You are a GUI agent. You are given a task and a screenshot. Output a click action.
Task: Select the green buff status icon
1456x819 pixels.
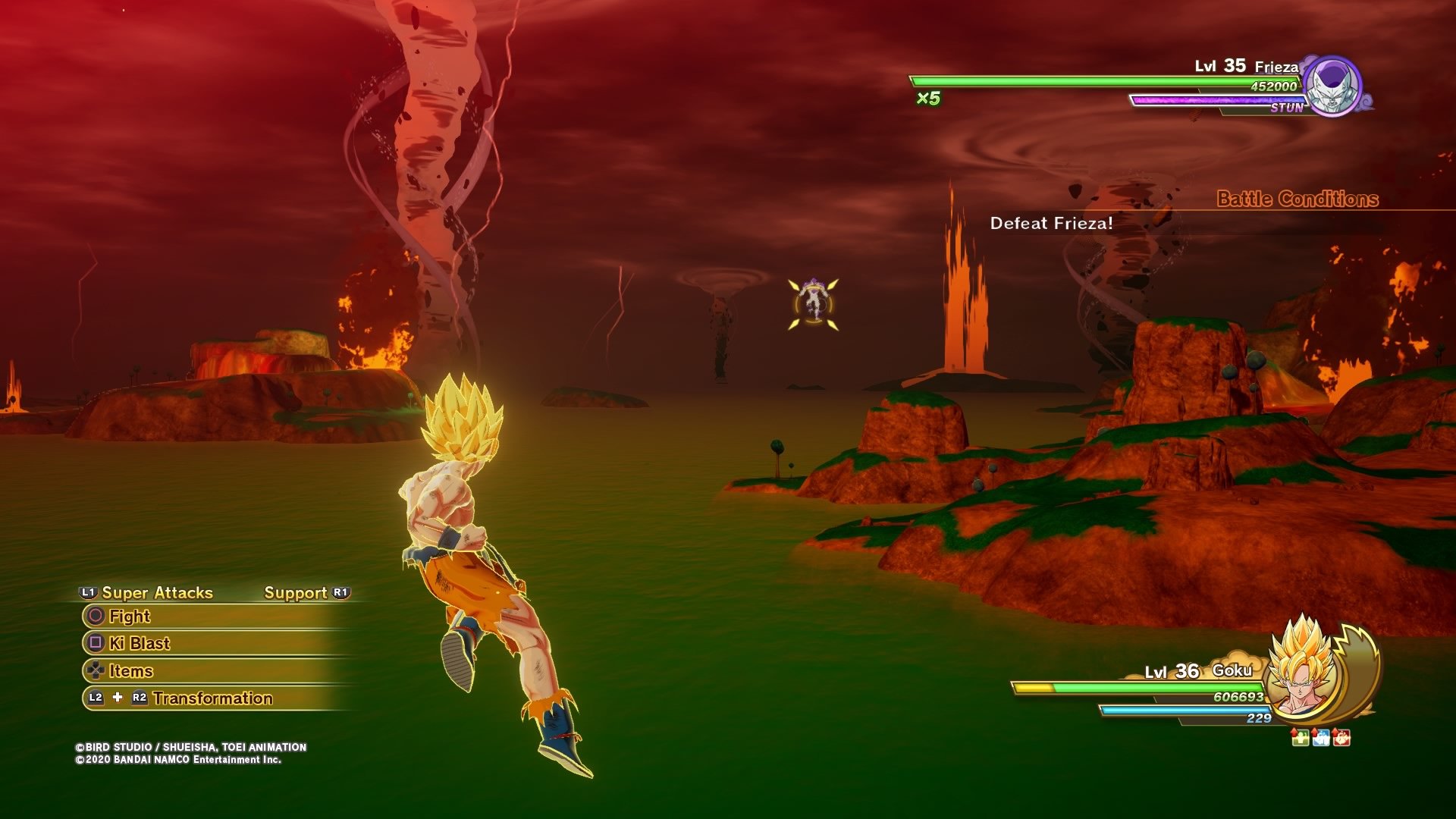1300,737
